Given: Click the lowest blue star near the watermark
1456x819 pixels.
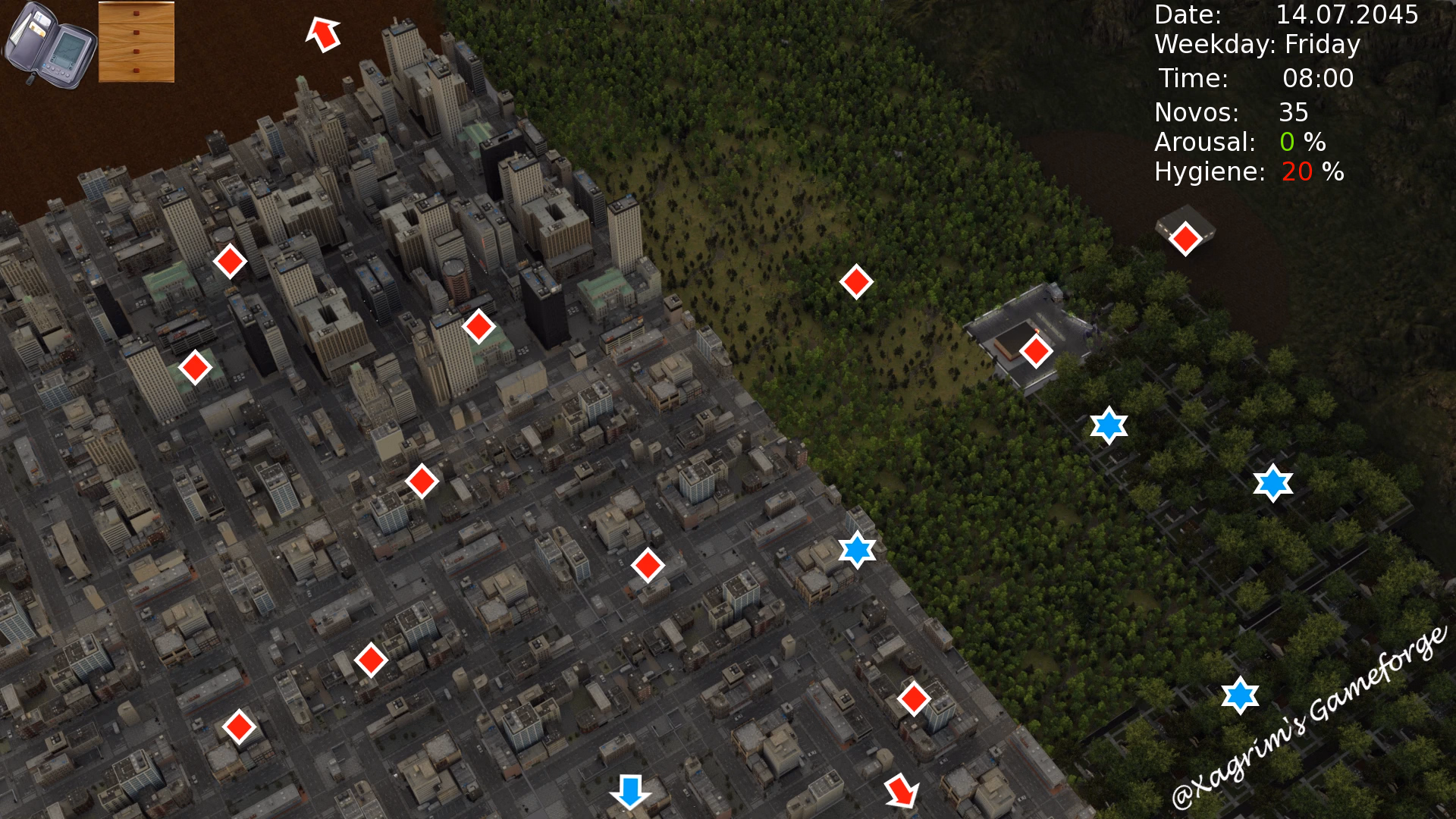Looking at the screenshot, I should pyautogui.click(x=1239, y=694).
